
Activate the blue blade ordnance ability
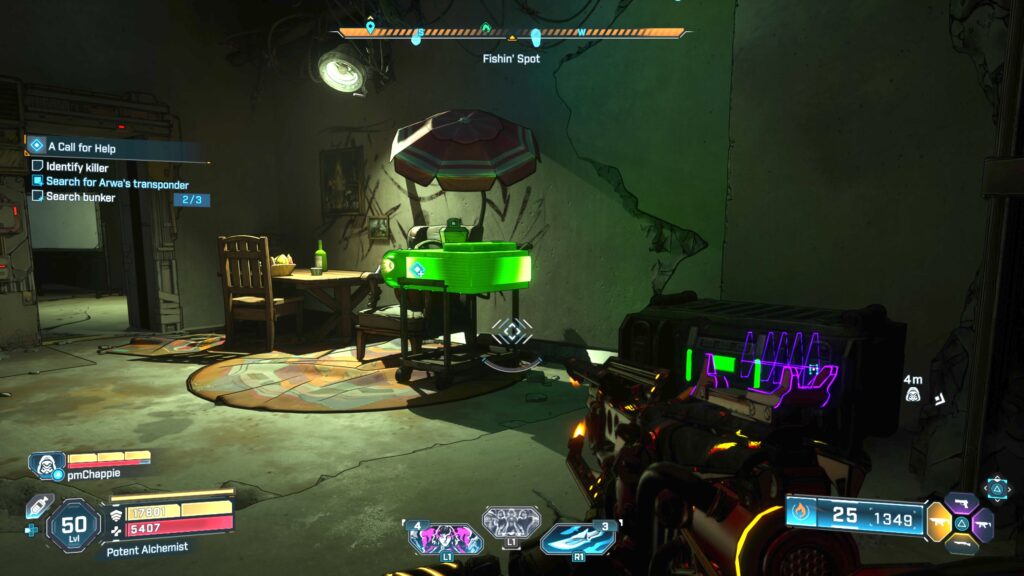pyautogui.click(x=578, y=538)
